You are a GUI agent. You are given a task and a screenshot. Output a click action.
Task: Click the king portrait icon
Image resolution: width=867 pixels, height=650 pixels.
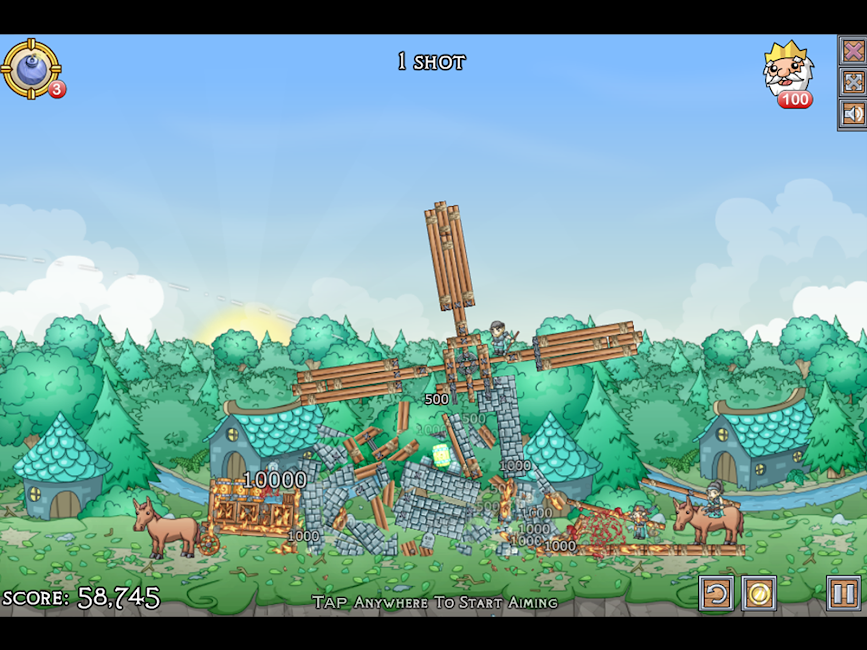pos(787,69)
